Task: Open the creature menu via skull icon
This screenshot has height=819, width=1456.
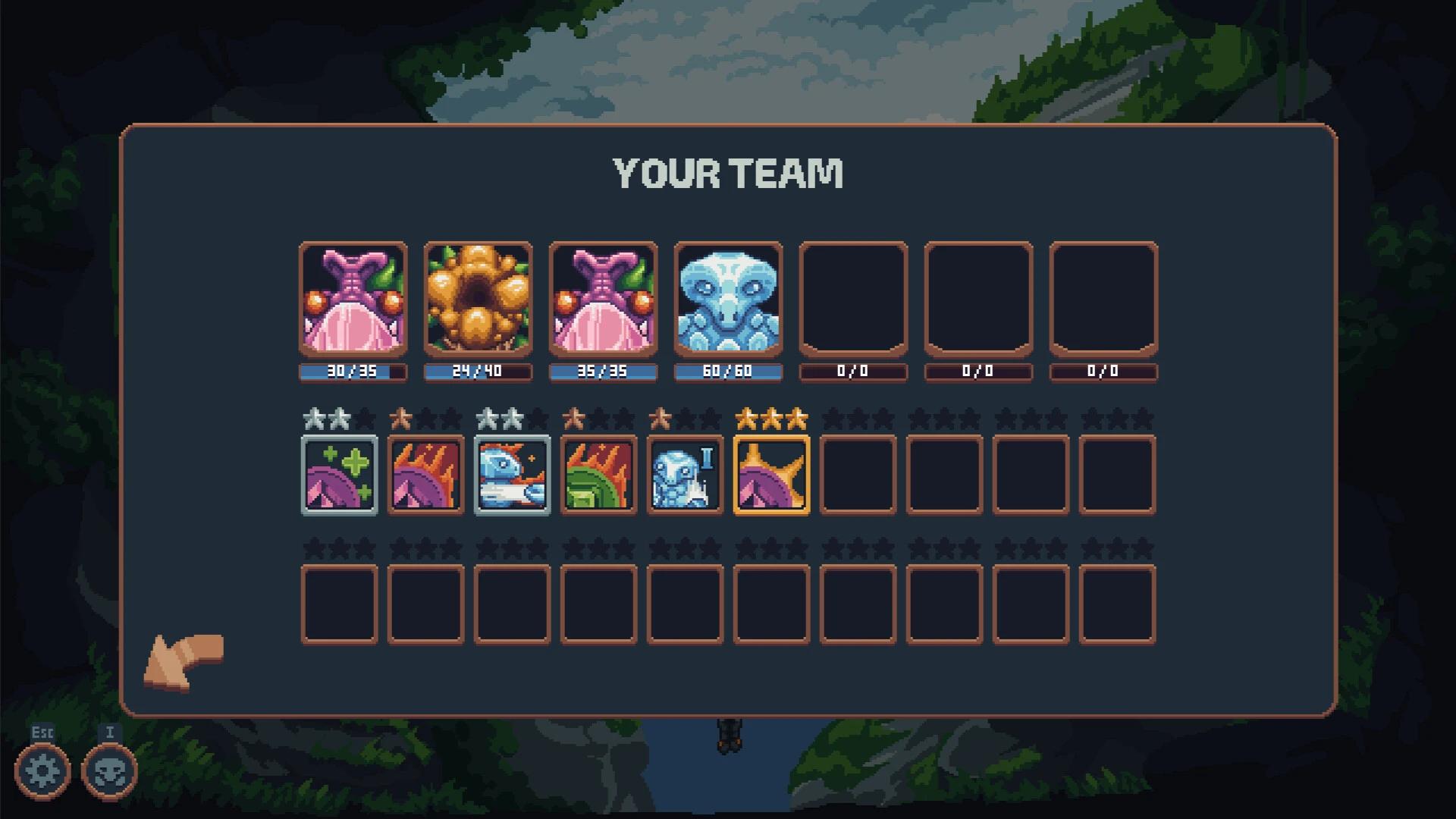Action: (x=109, y=771)
